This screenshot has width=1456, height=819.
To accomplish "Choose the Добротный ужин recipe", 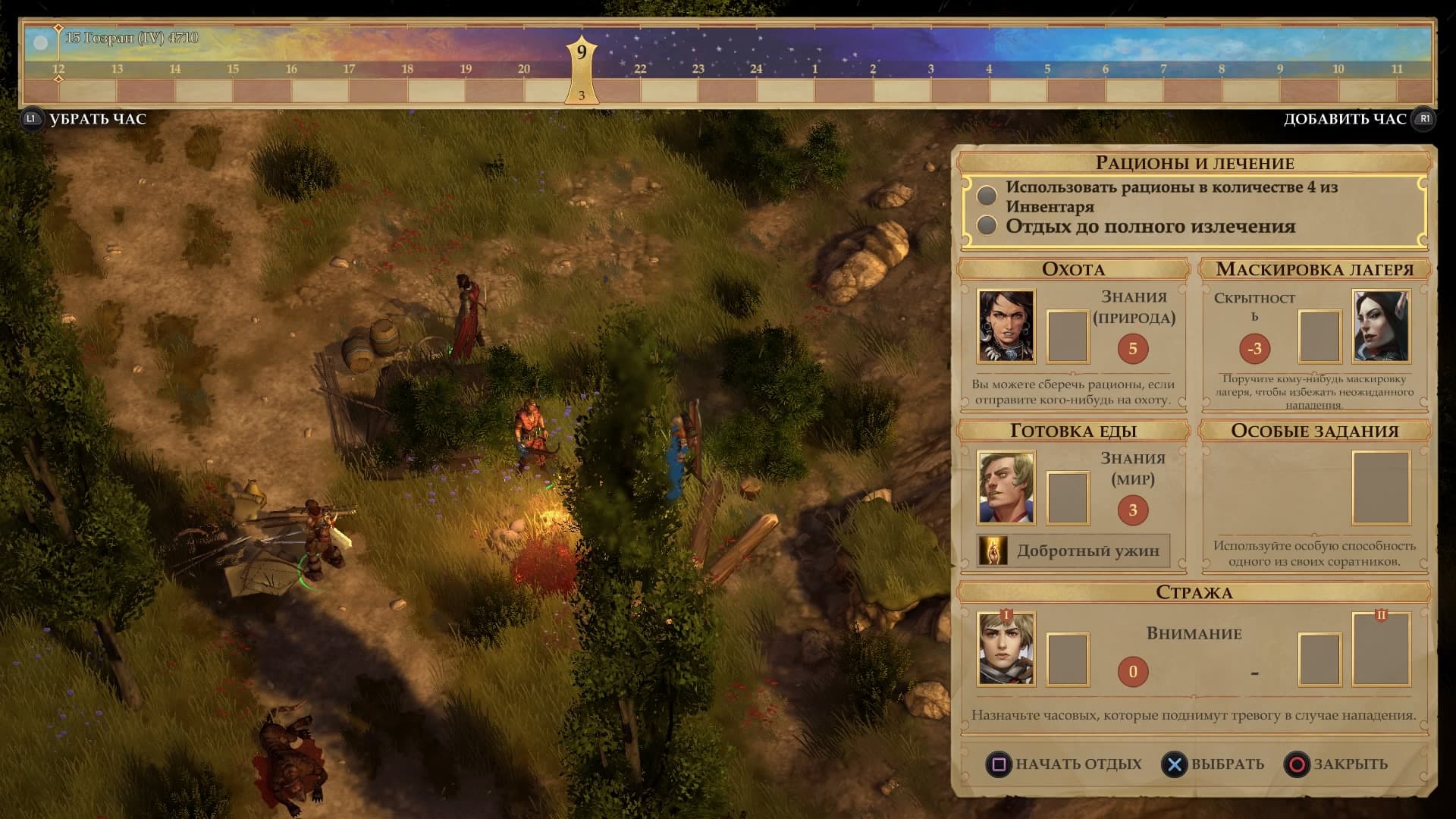I will (1073, 551).
